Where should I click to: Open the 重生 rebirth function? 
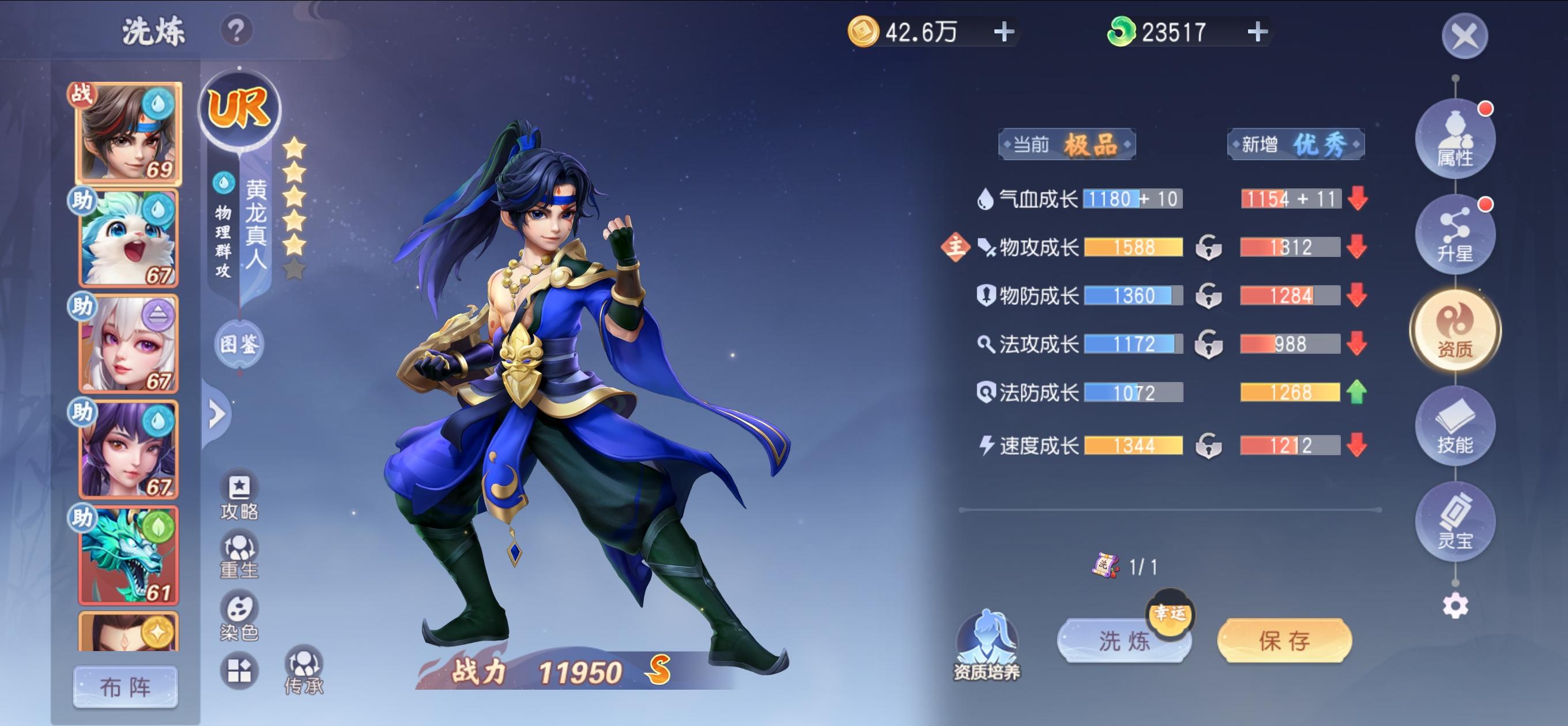240,547
